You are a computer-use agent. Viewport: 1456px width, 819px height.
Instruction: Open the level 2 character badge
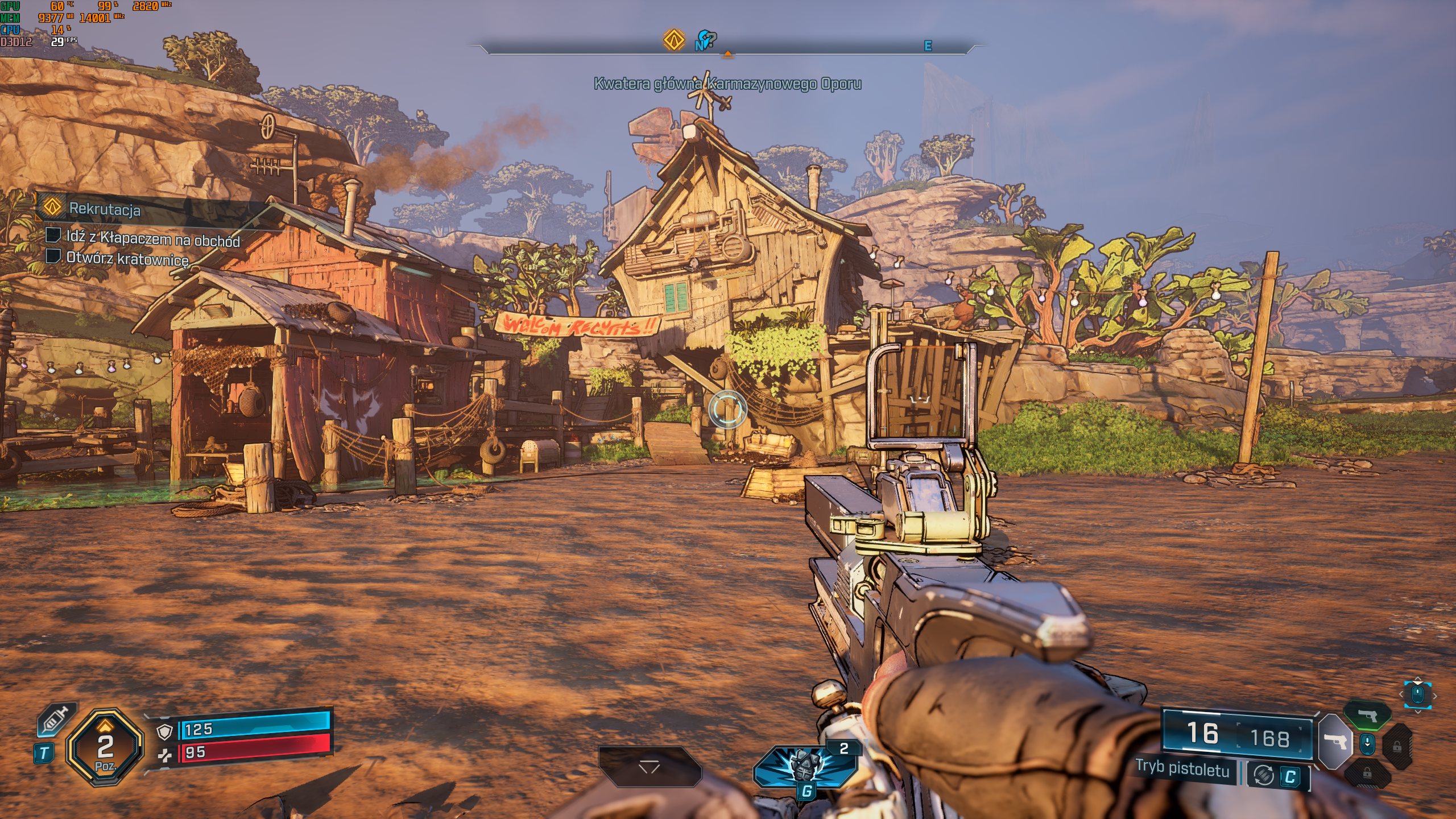(105, 747)
